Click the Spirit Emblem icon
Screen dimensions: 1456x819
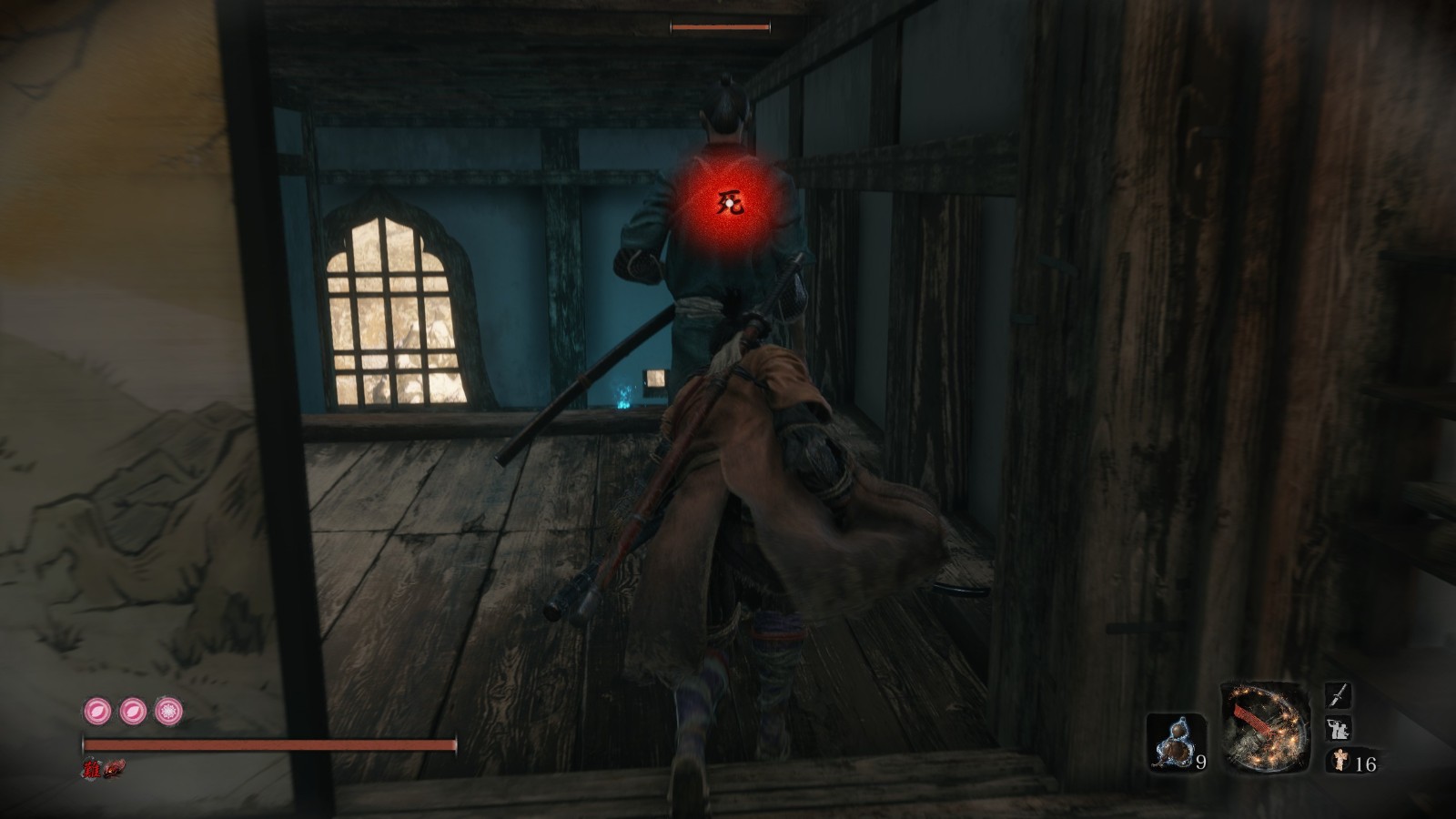point(1338,761)
